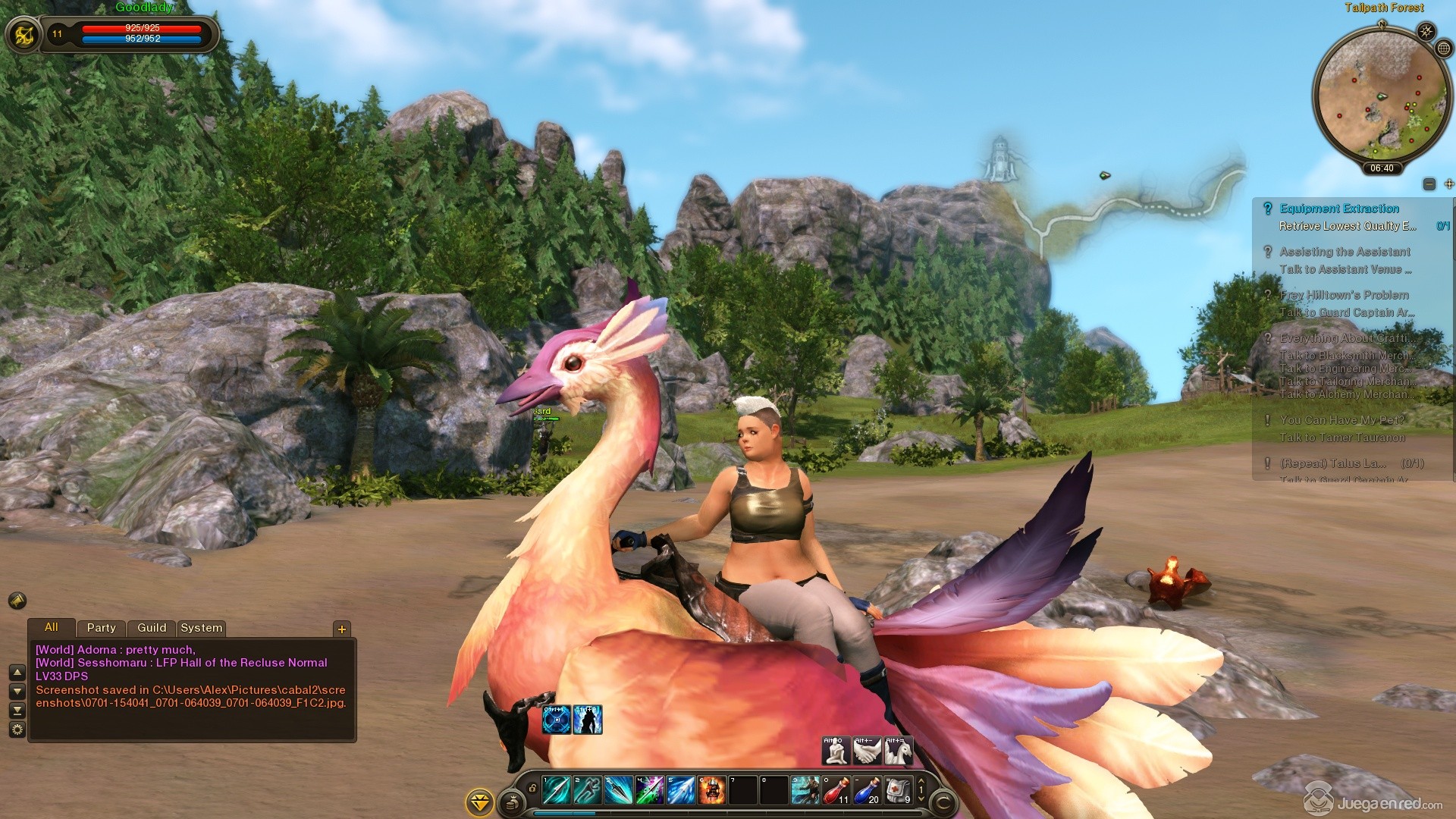
Task: Open chat settings with the gear icon
Action: pos(17,730)
